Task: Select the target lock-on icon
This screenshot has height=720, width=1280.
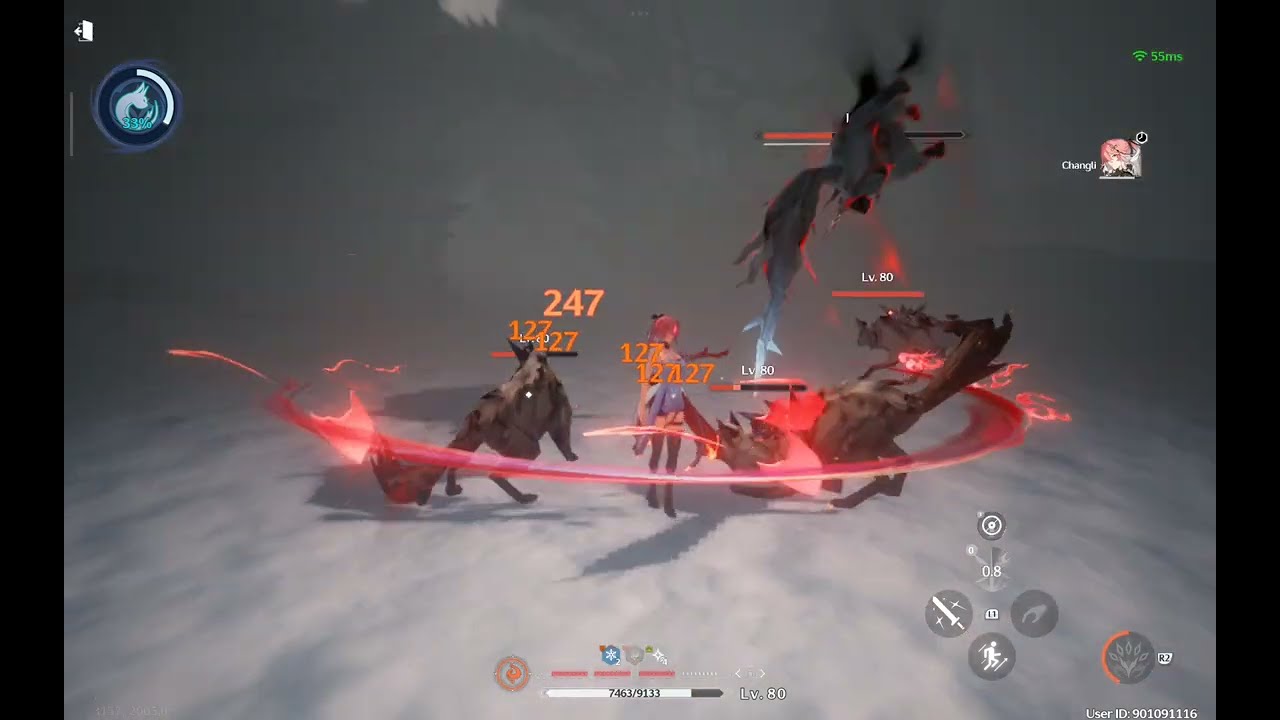Action: (x=991, y=525)
